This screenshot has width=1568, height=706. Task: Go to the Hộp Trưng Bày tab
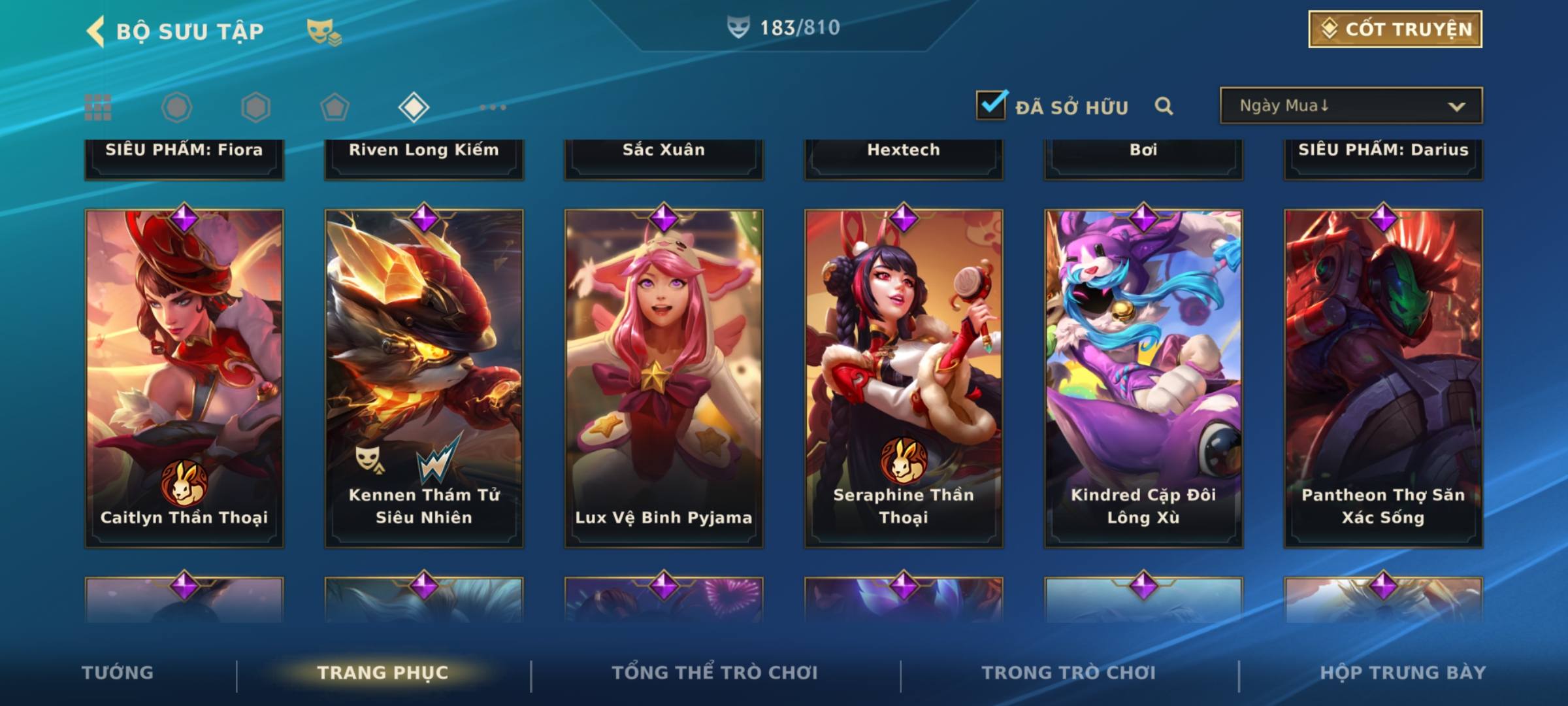(1403, 673)
